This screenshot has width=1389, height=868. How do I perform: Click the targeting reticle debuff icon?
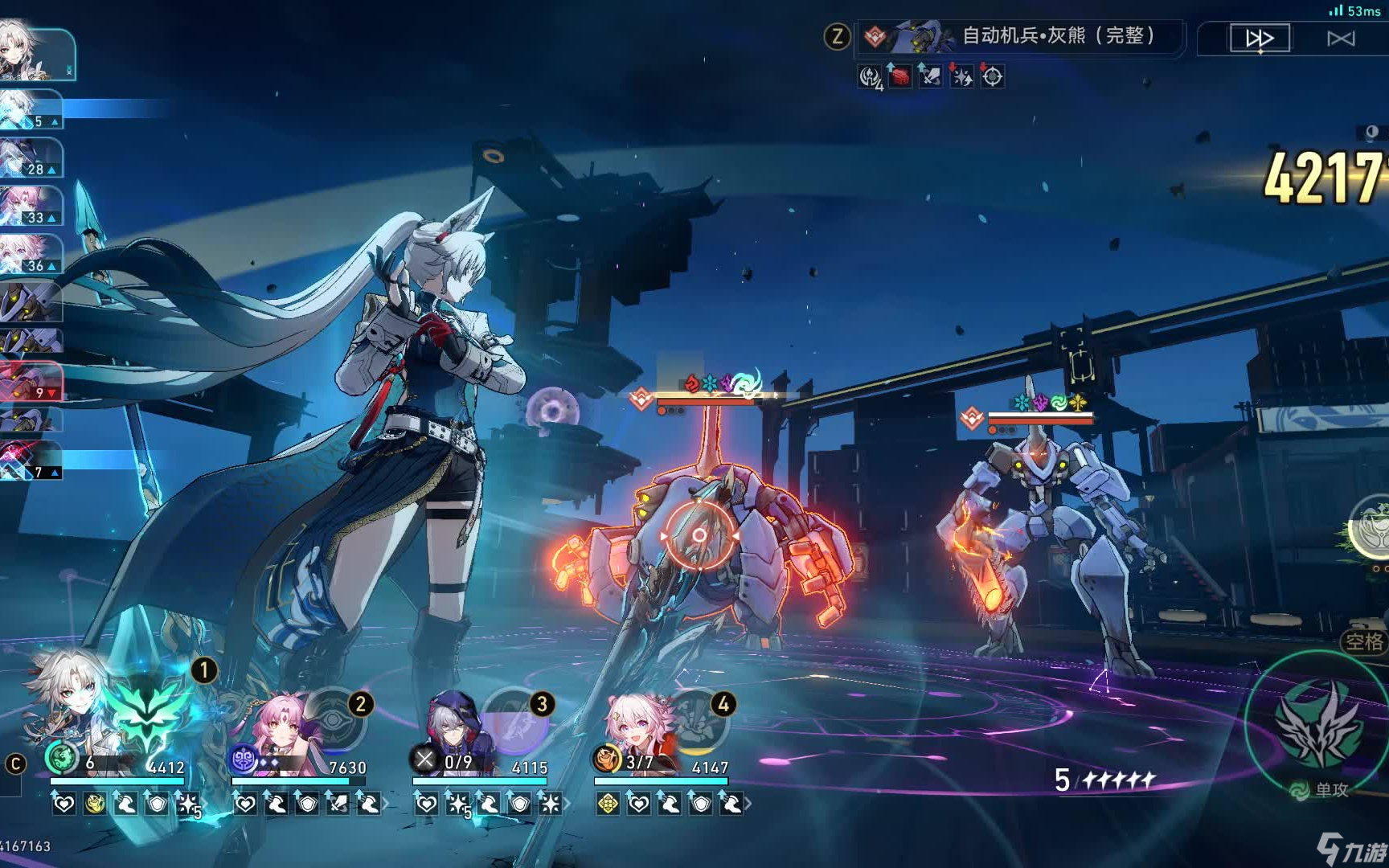993,77
